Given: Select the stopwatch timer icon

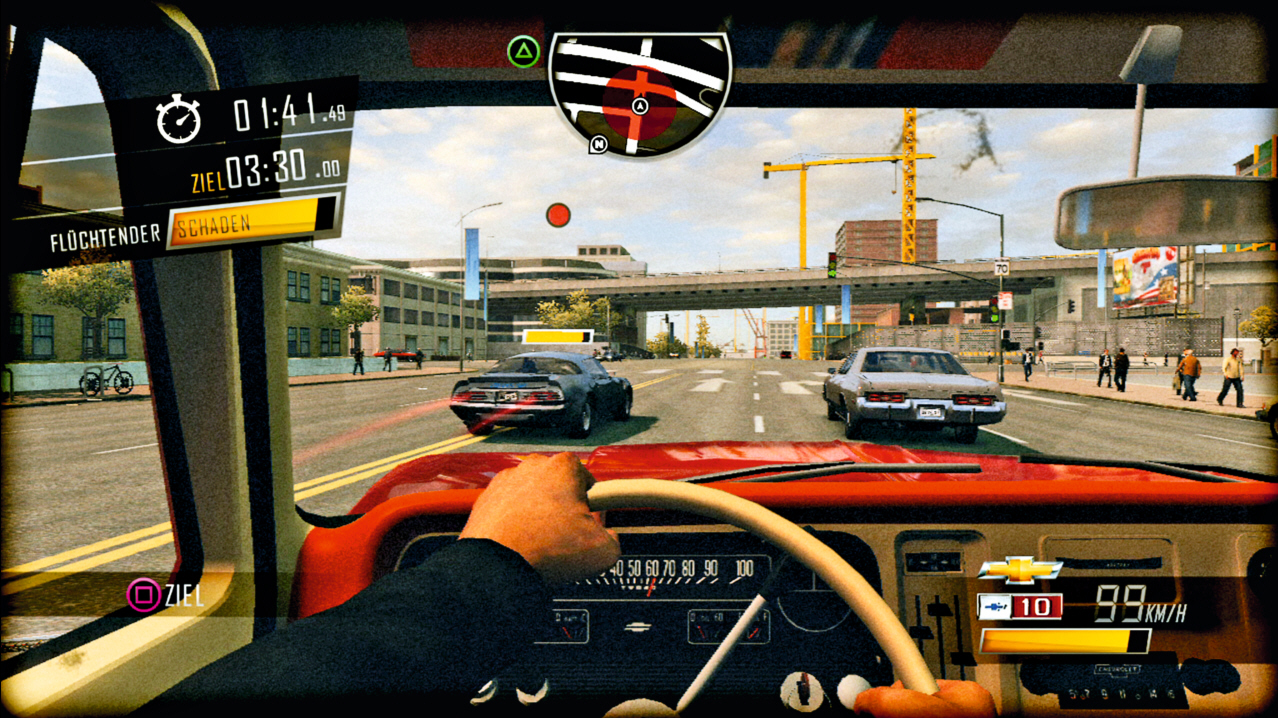Looking at the screenshot, I should (179, 120).
